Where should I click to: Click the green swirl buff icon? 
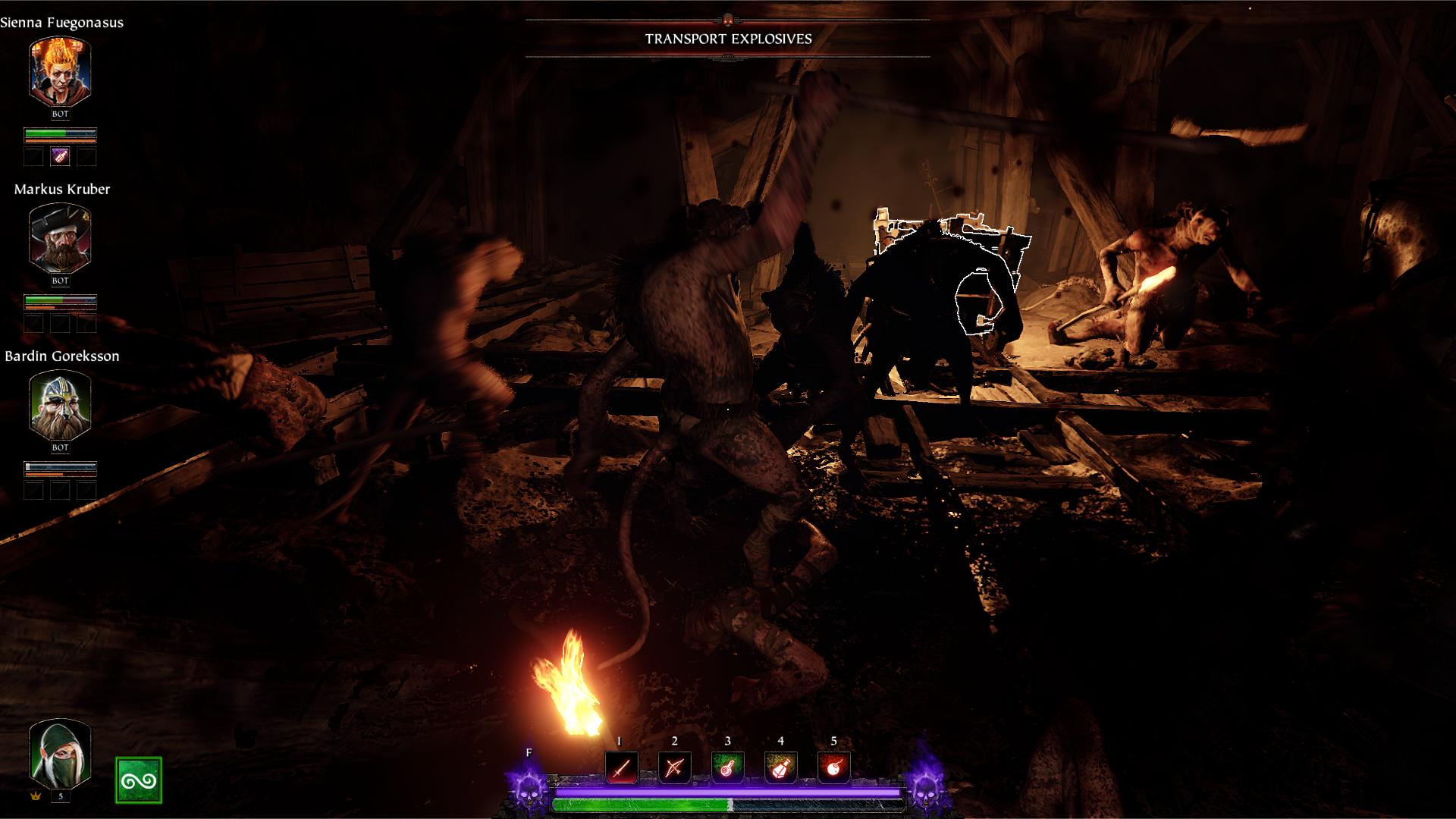[x=139, y=780]
